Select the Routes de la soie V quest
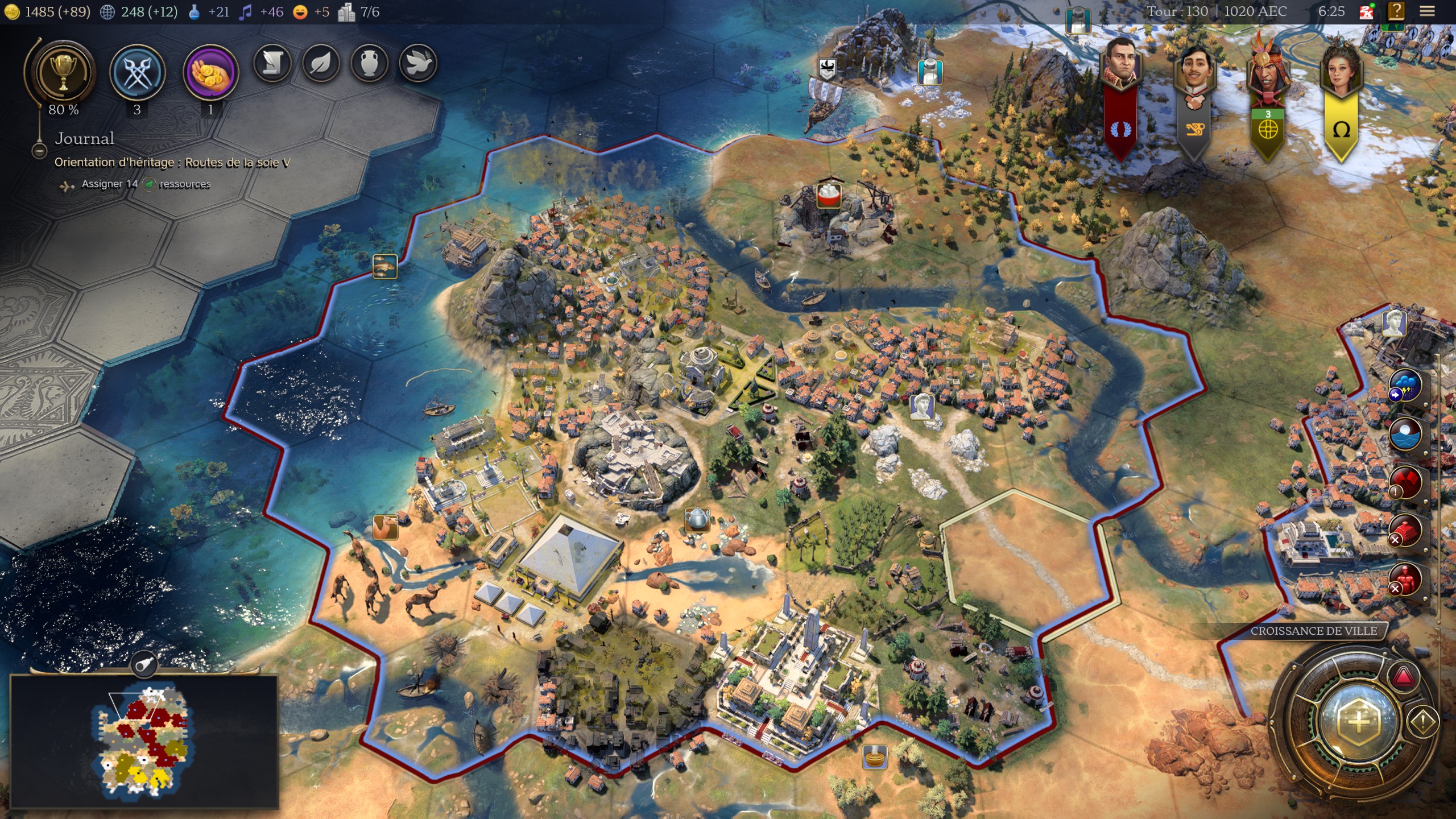The height and width of the screenshot is (819, 1456). click(172, 163)
